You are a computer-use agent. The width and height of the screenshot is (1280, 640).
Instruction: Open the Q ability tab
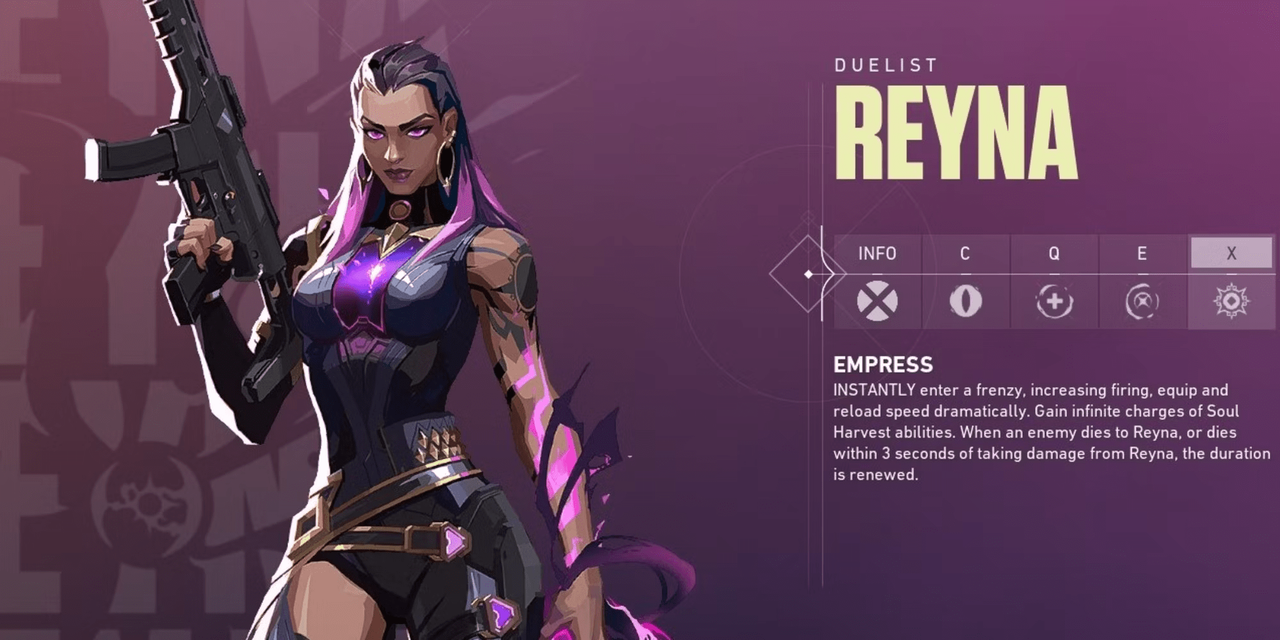(1054, 254)
